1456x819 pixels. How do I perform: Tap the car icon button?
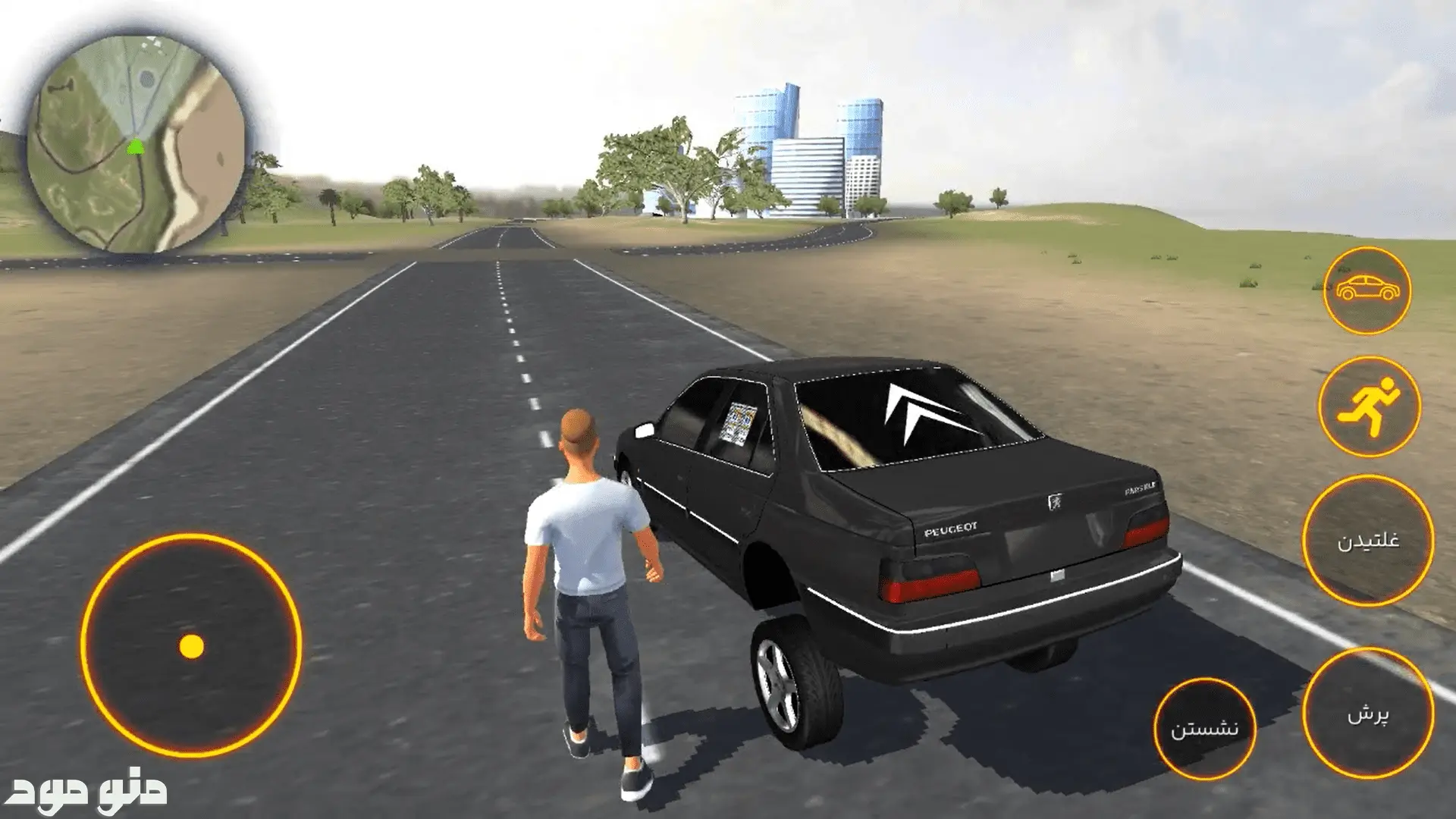click(x=1367, y=290)
